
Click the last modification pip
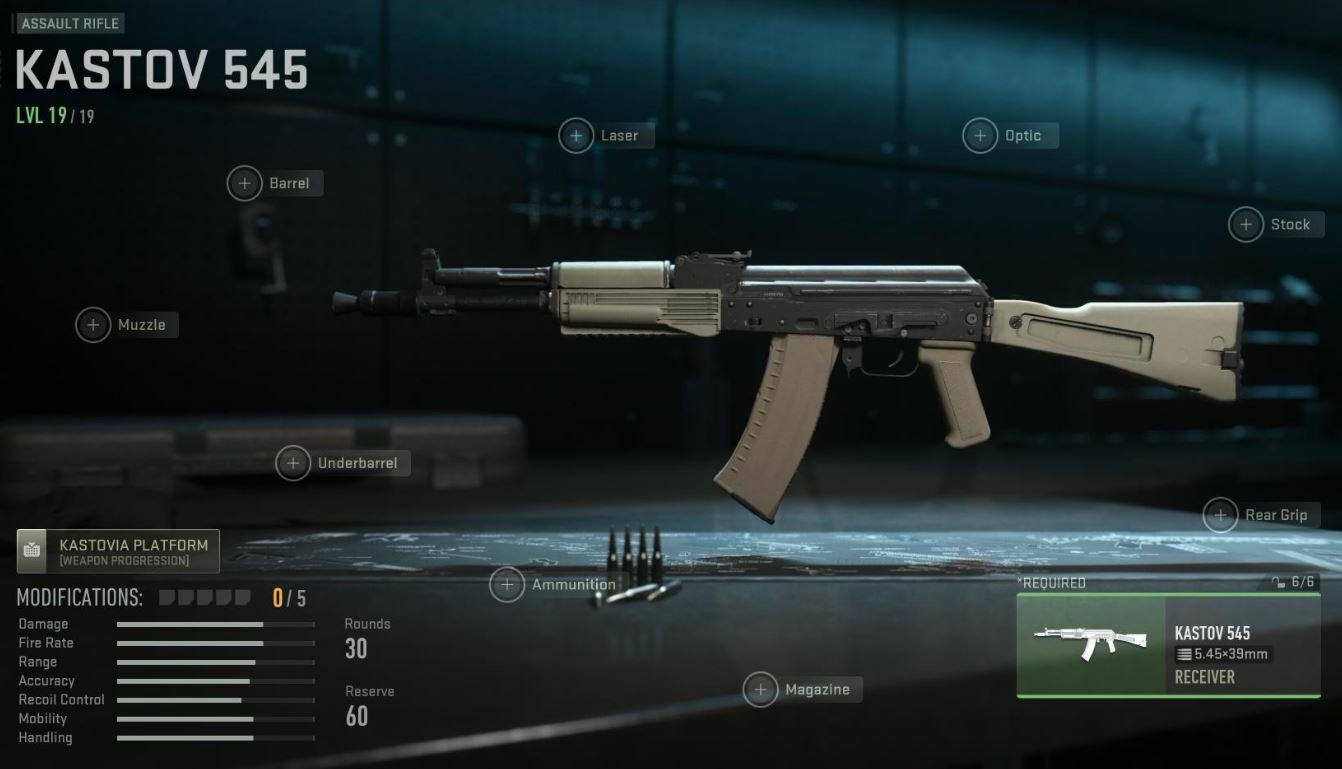click(x=242, y=596)
